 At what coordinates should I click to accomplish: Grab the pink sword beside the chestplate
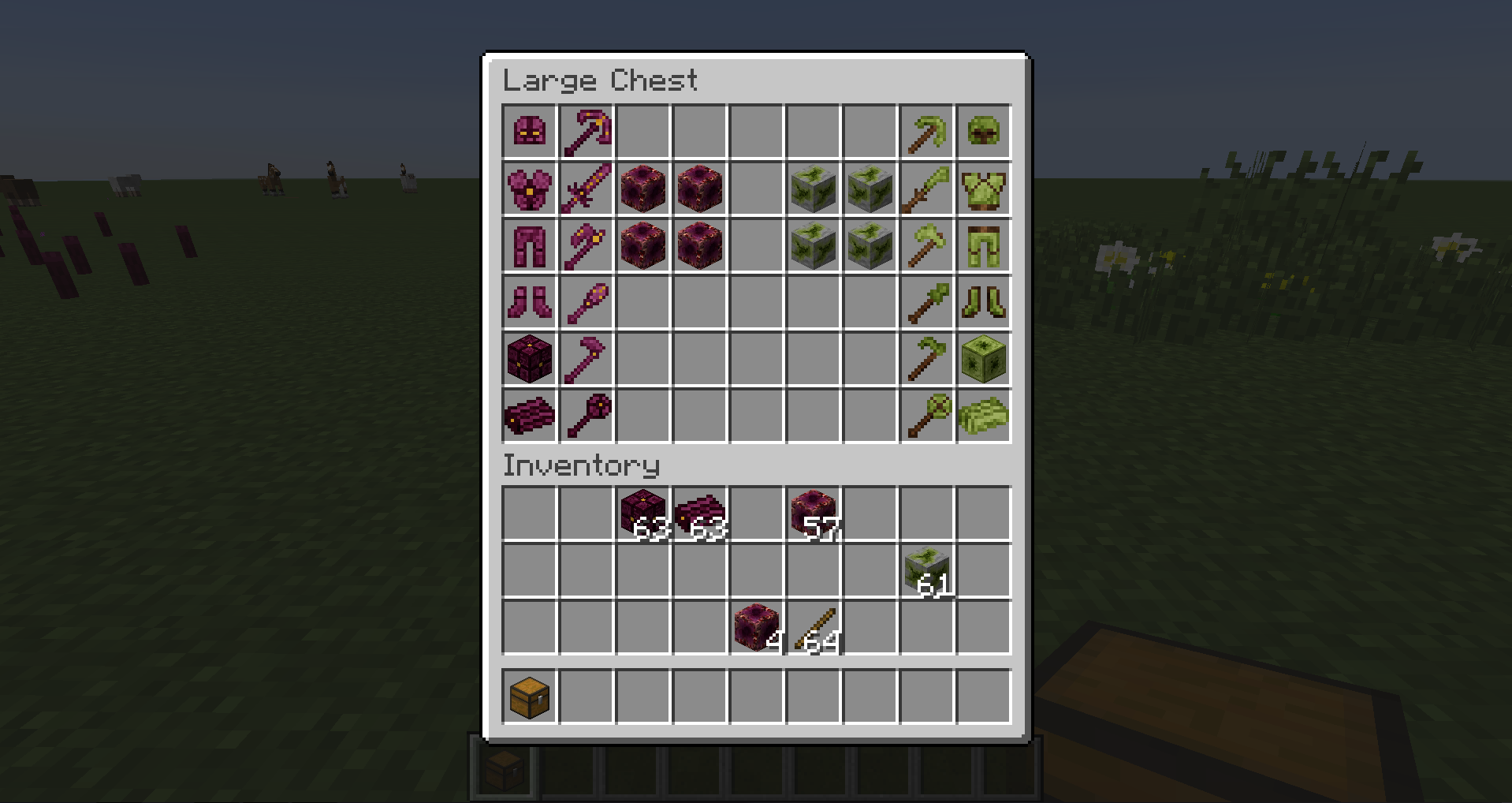click(587, 189)
